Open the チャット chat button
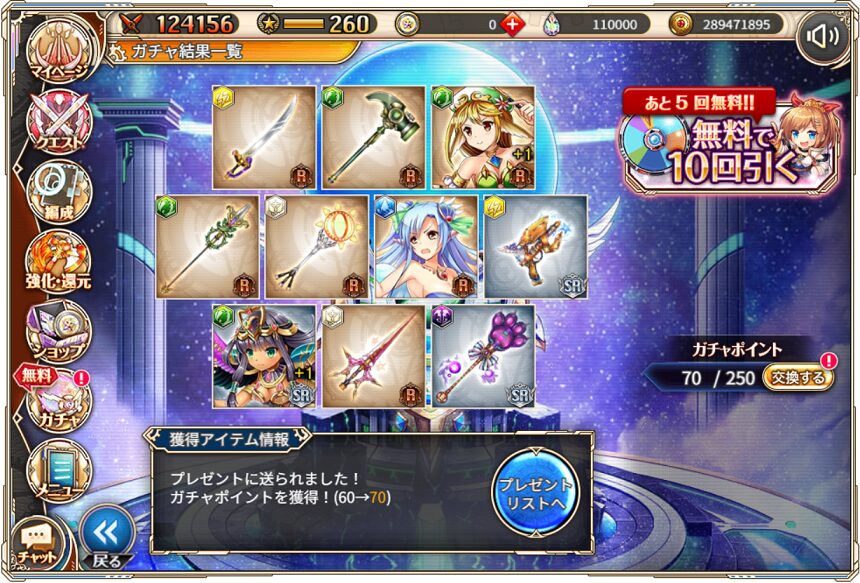 click(37, 543)
